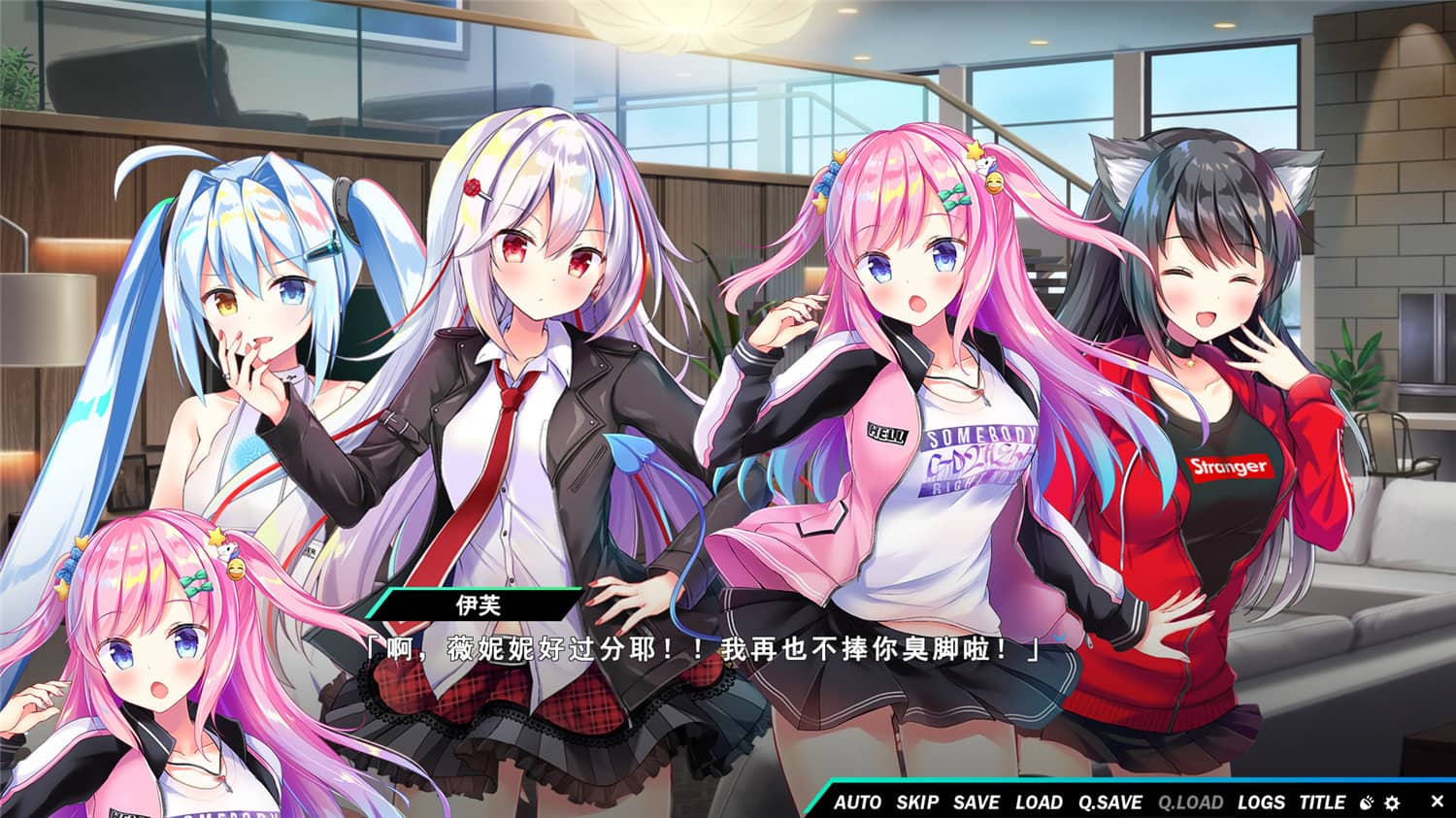The height and width of the screenshot is (818, 1456).
Task: Enable SKIP fast-forward mode
Action: coord(920,802)
